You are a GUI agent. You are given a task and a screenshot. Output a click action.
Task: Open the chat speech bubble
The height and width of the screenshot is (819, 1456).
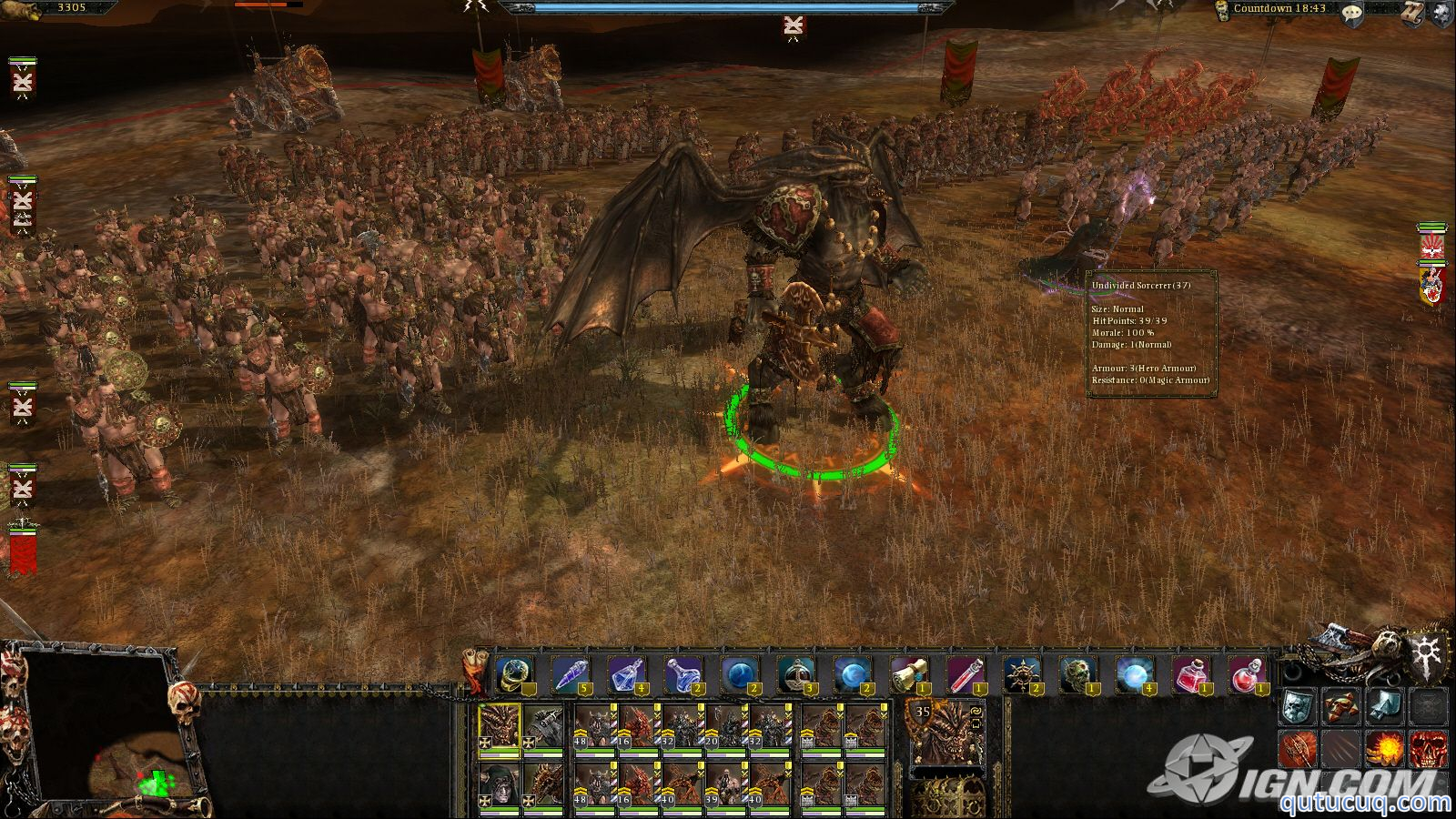click(x=1353, y=13)
